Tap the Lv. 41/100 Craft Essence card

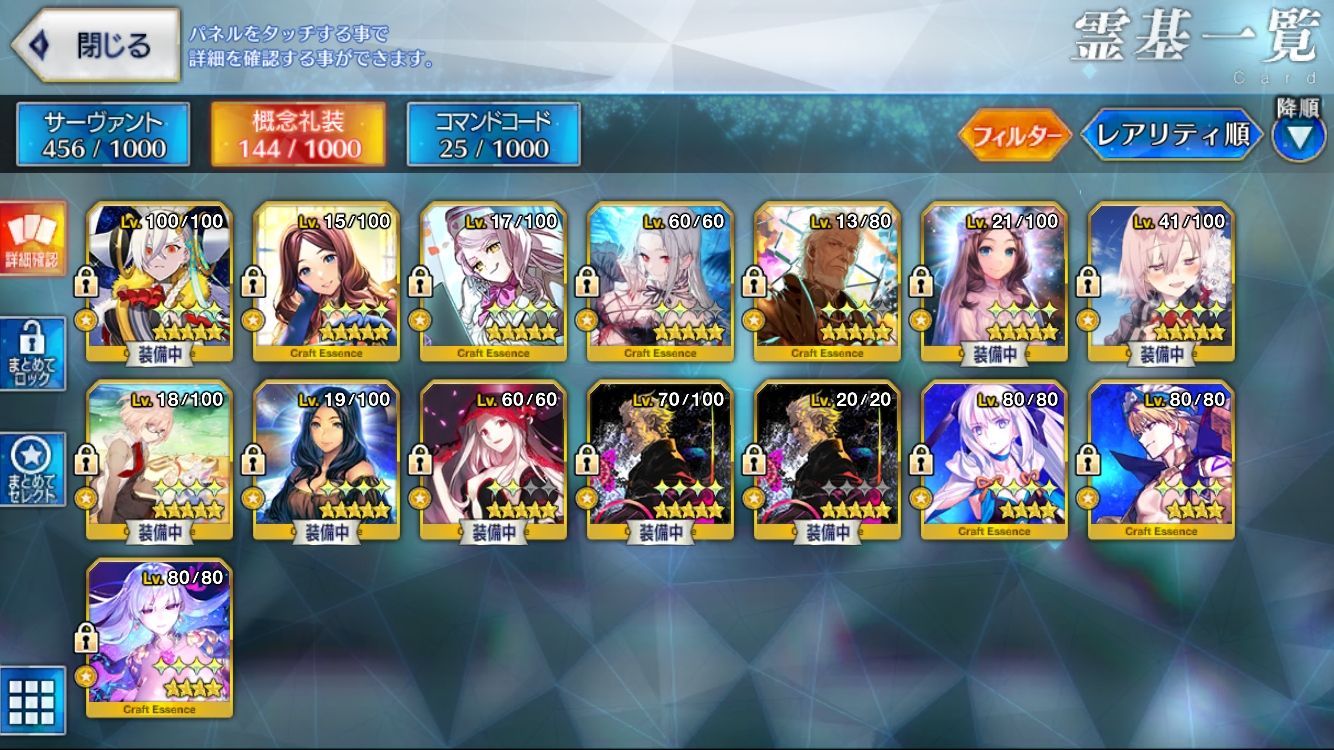pos(1162,281)
